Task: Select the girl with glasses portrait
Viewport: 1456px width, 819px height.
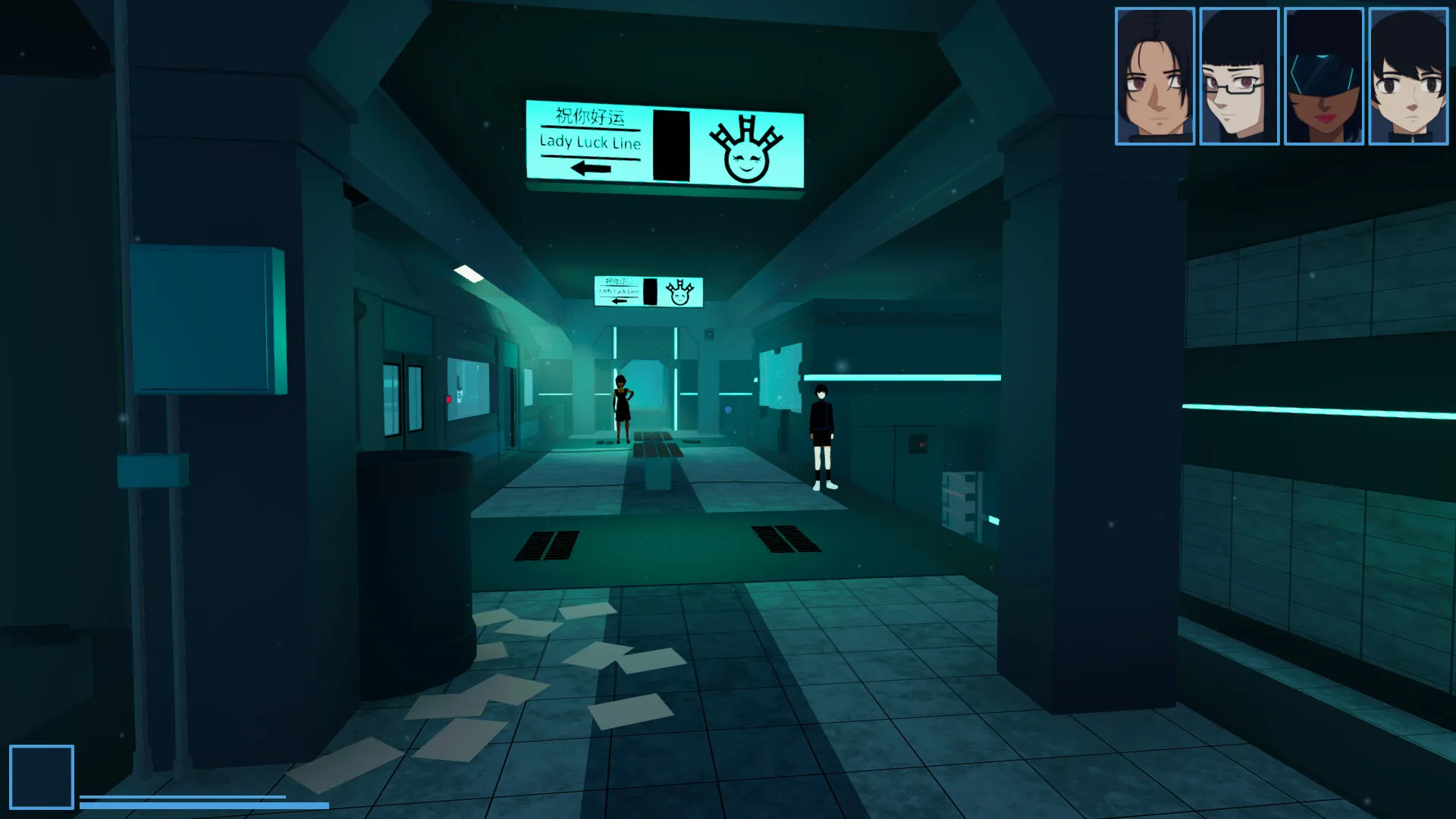Action: 1241,74
